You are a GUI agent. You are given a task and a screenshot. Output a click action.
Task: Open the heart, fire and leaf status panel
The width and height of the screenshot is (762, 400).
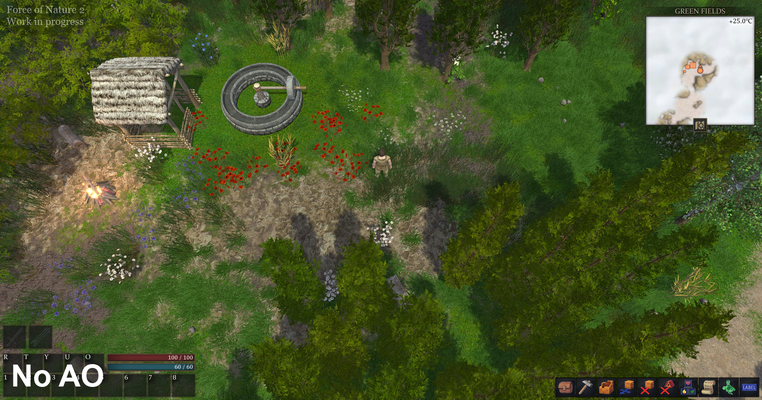(x=688, y=387)
